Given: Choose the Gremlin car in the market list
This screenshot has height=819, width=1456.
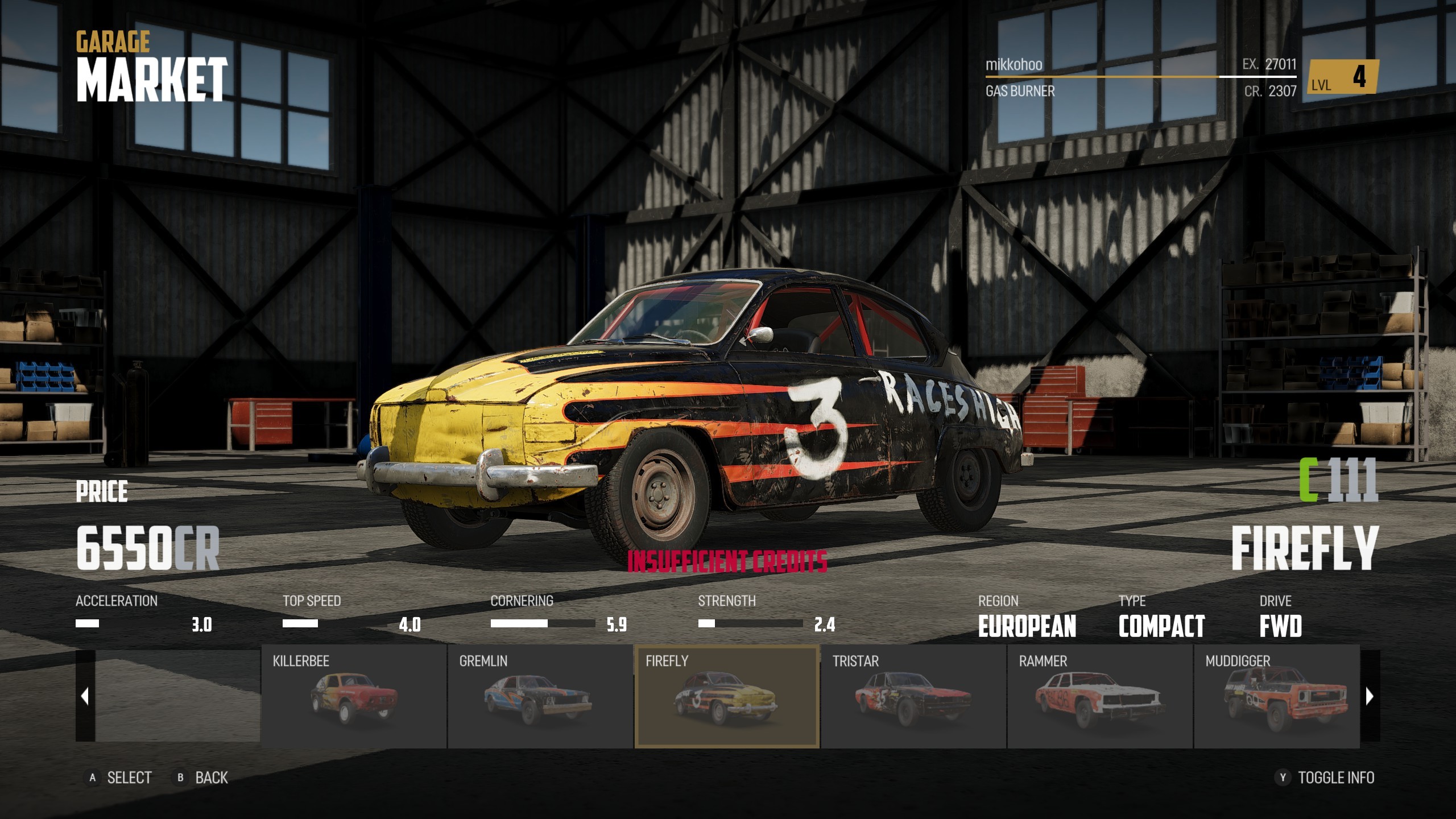Looking at the screenshot, I should [x=540, y=696].
